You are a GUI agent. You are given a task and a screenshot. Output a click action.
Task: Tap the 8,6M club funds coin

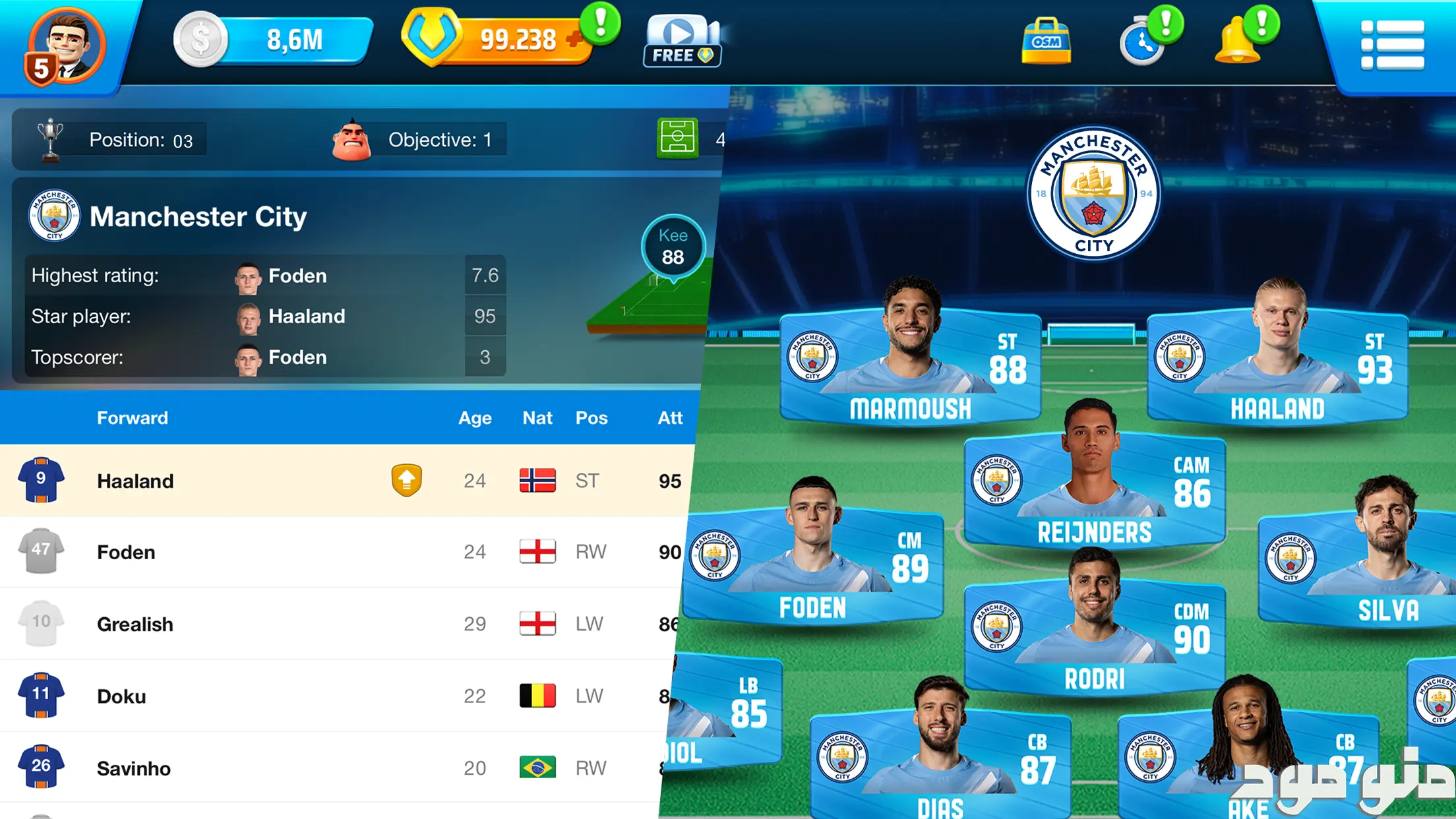tap(200, 40)
